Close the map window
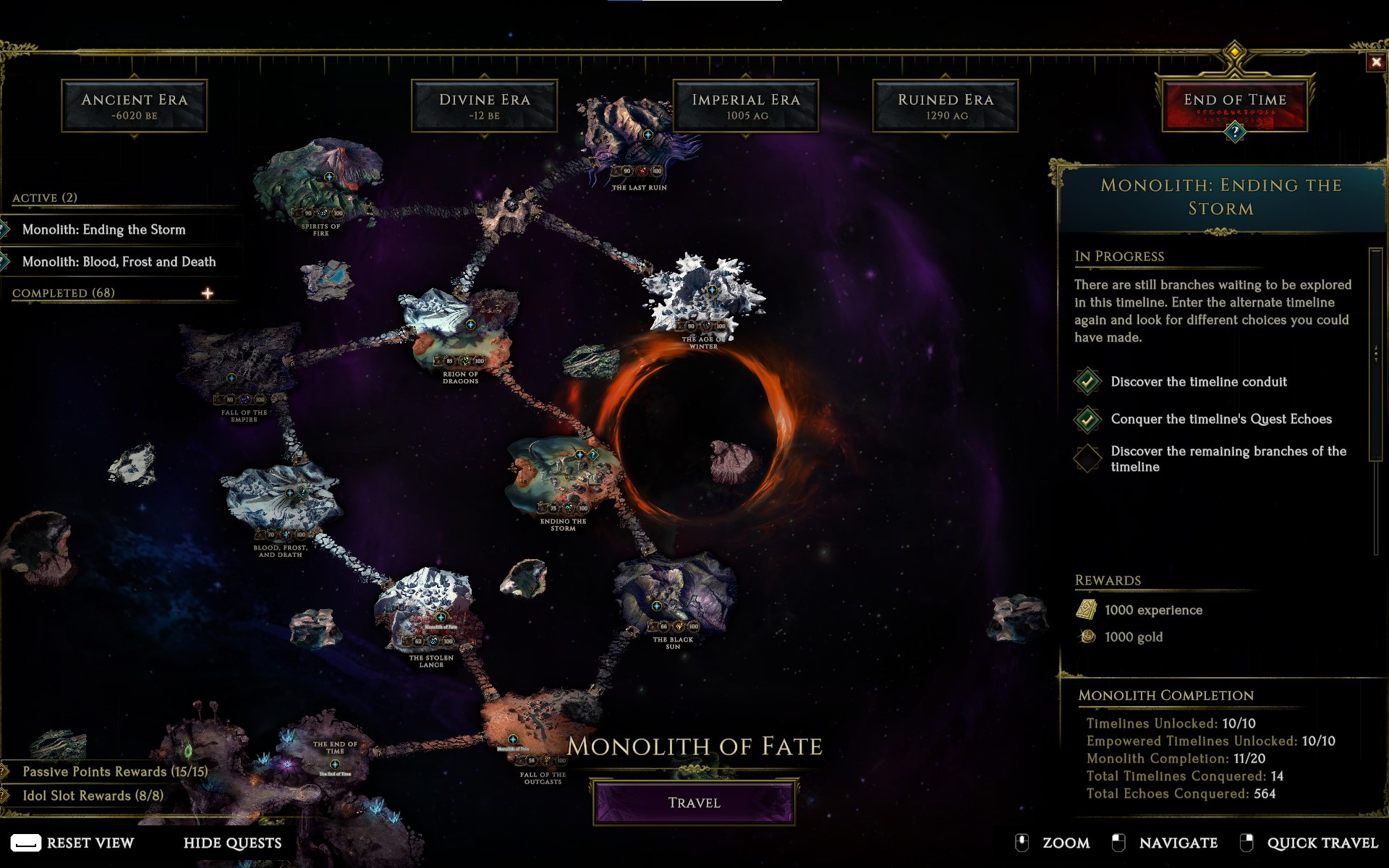 coord(1376,62)
